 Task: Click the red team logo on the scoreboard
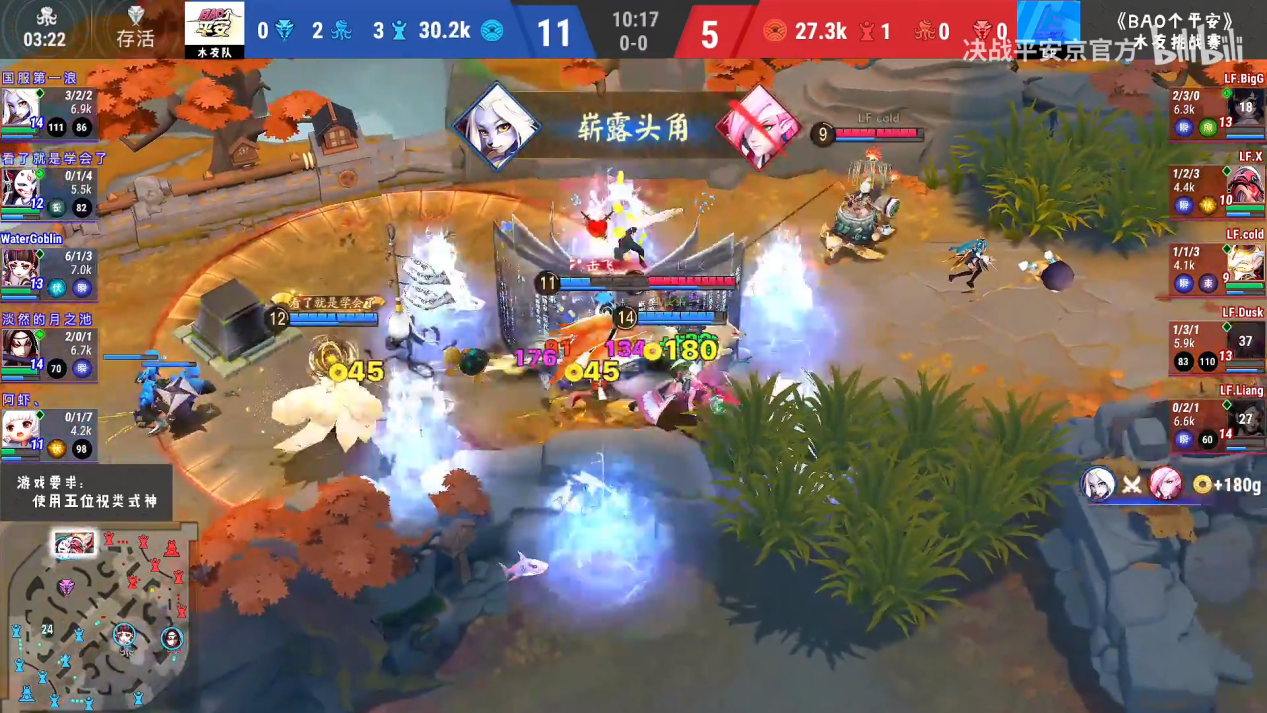pyautogui.click(x=1048, y=27)
